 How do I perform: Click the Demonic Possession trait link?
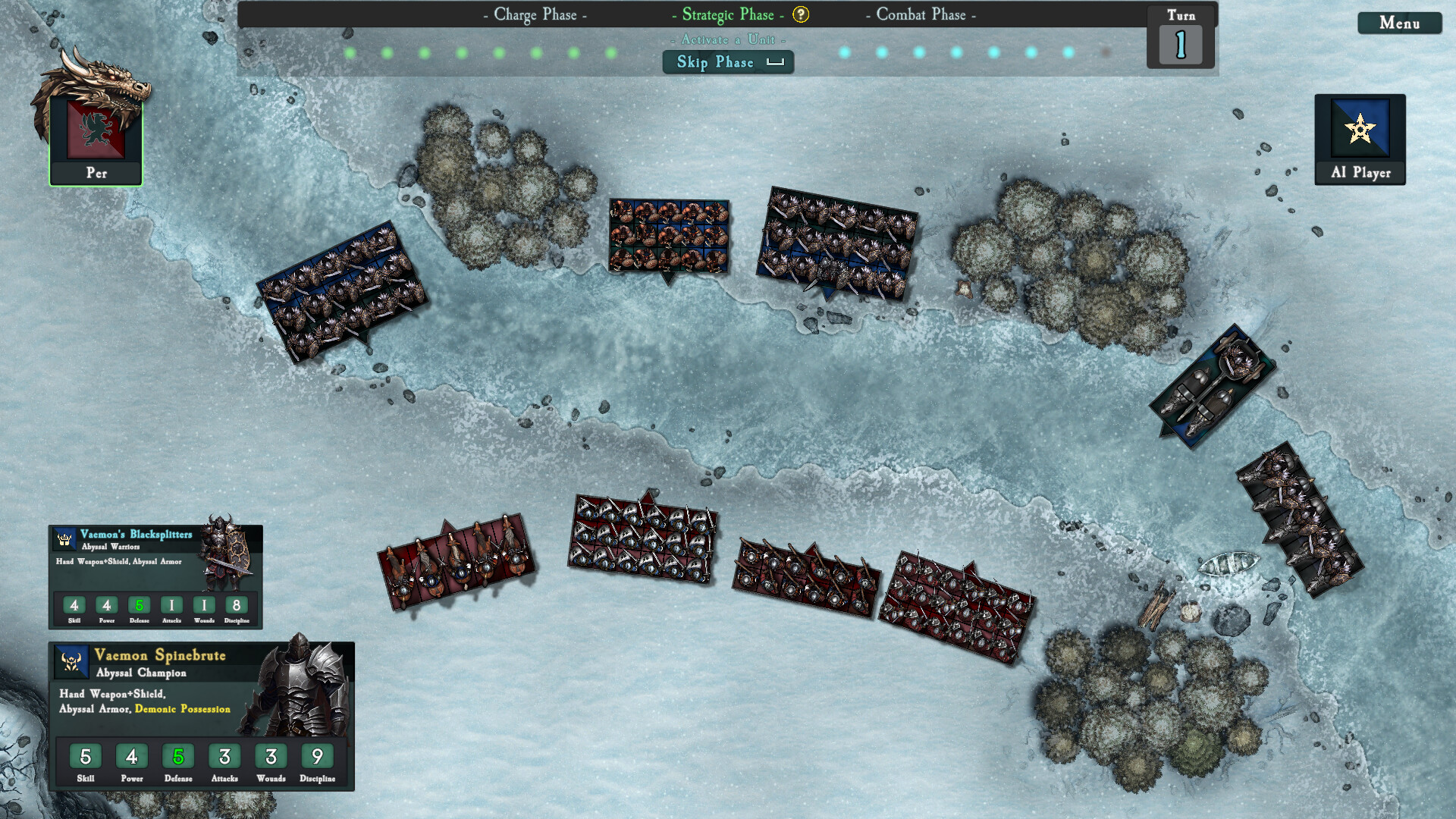(x=182, y=709)
